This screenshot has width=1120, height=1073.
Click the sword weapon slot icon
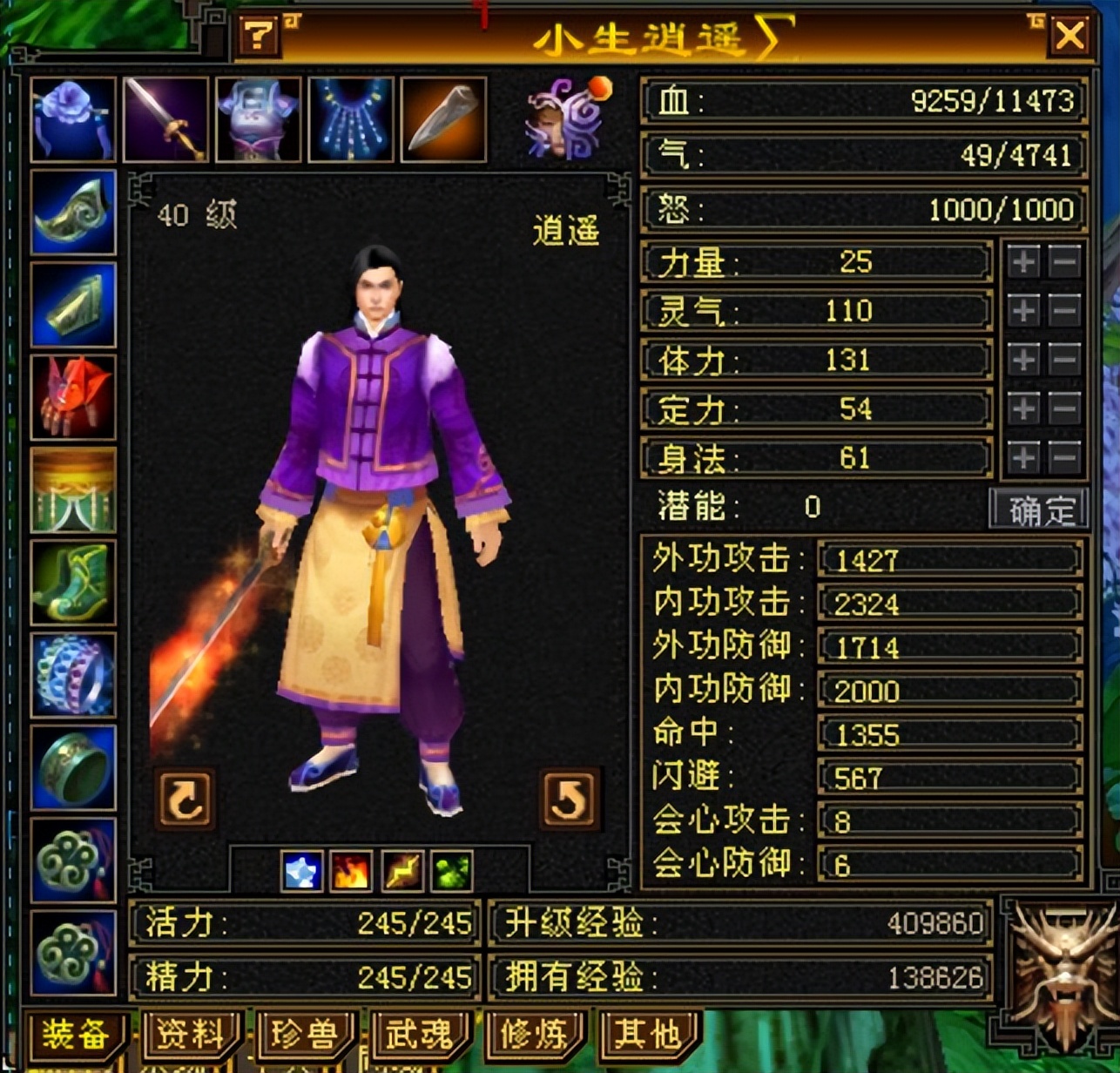(164, 119)
